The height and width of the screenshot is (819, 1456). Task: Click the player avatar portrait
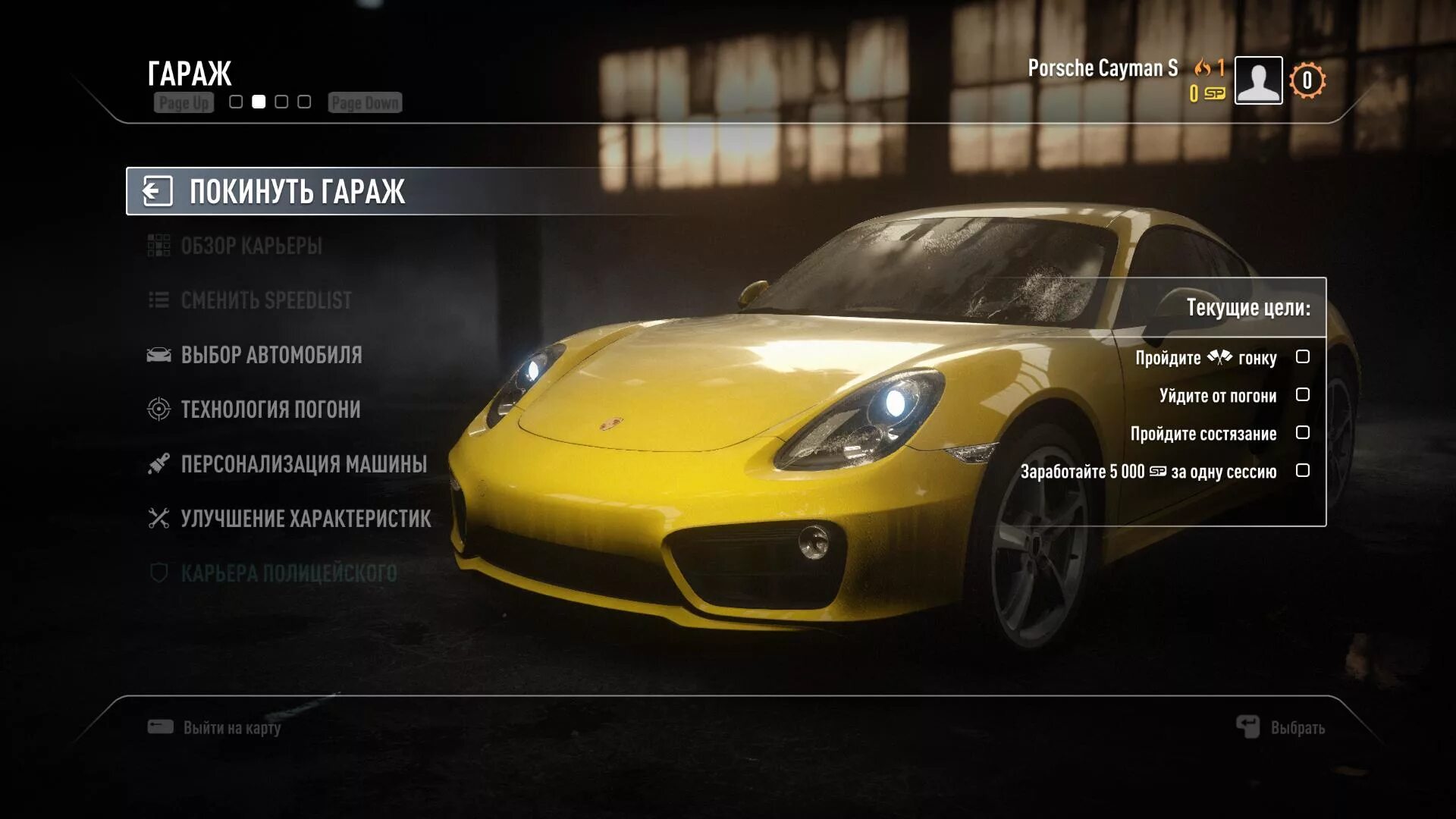1258,80
